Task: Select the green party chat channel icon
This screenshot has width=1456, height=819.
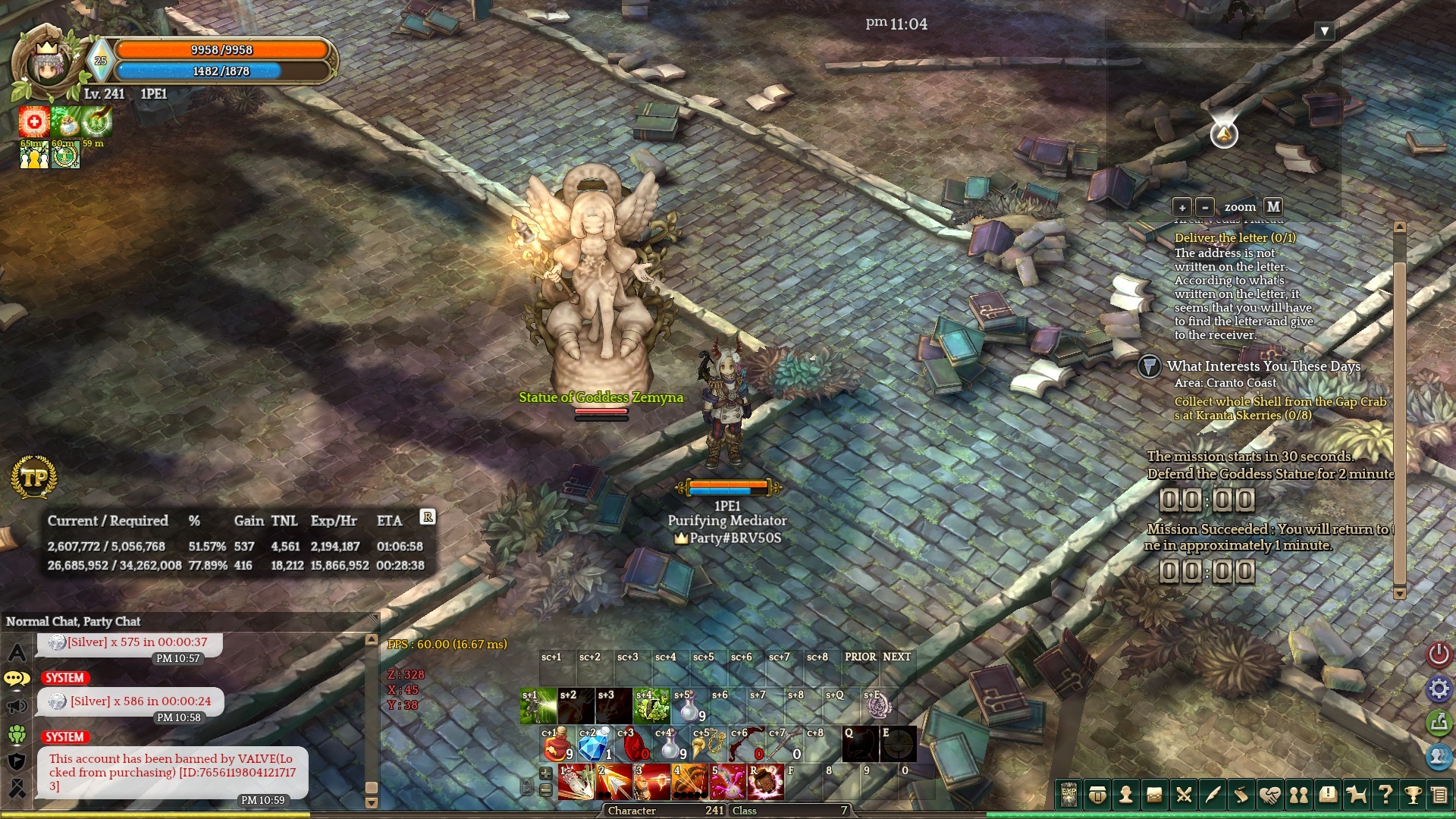Action: (x=17, y=734)
